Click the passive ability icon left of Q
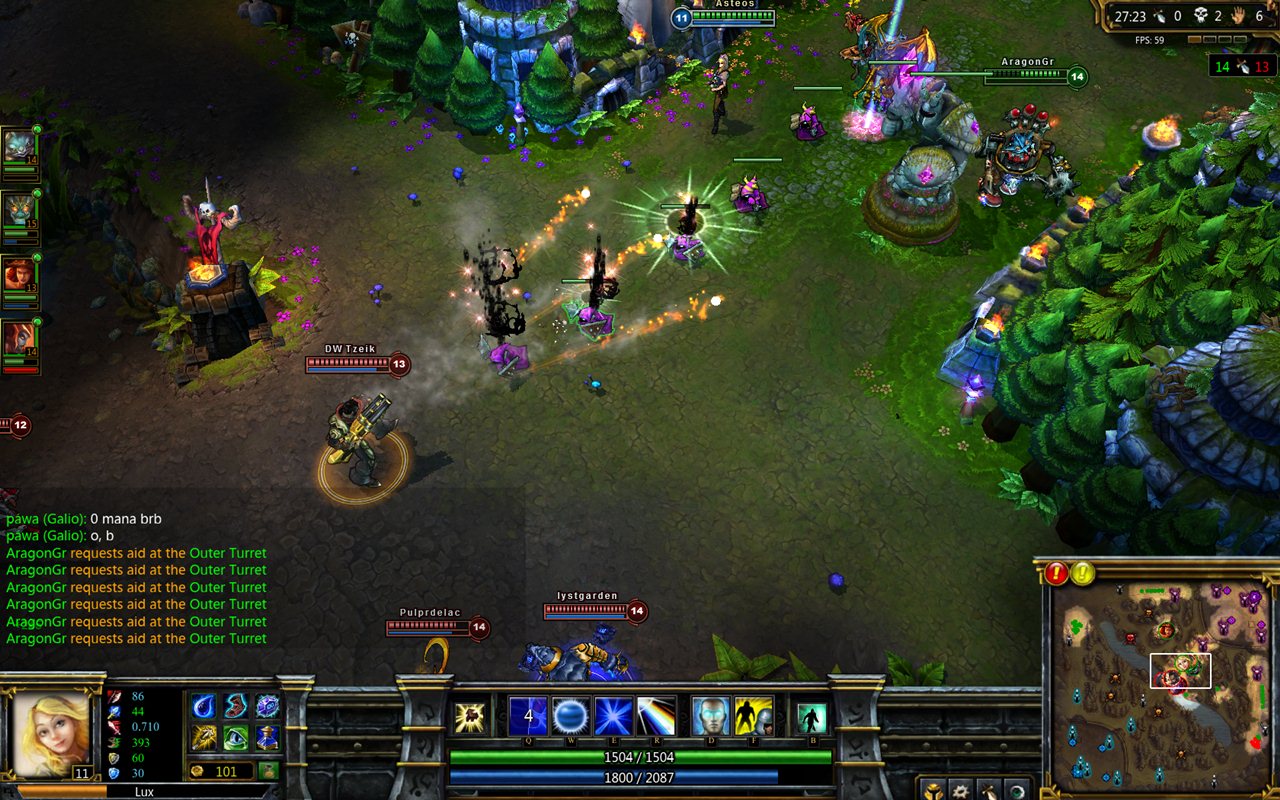This screenshot has width=1280, height=800. click(469, 717)
